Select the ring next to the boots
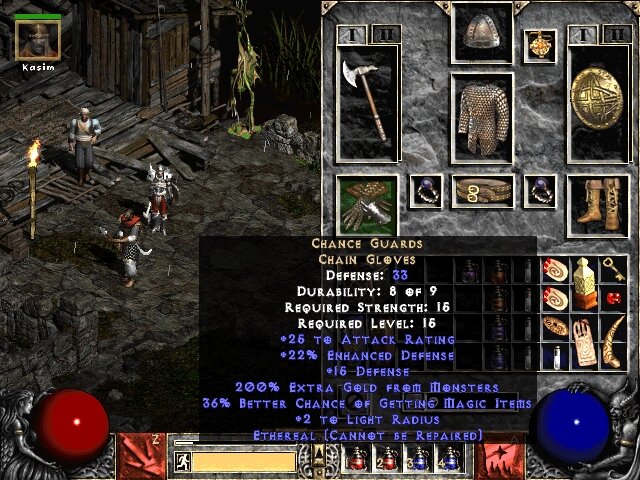The image size is (640, 480). point(540,190)
